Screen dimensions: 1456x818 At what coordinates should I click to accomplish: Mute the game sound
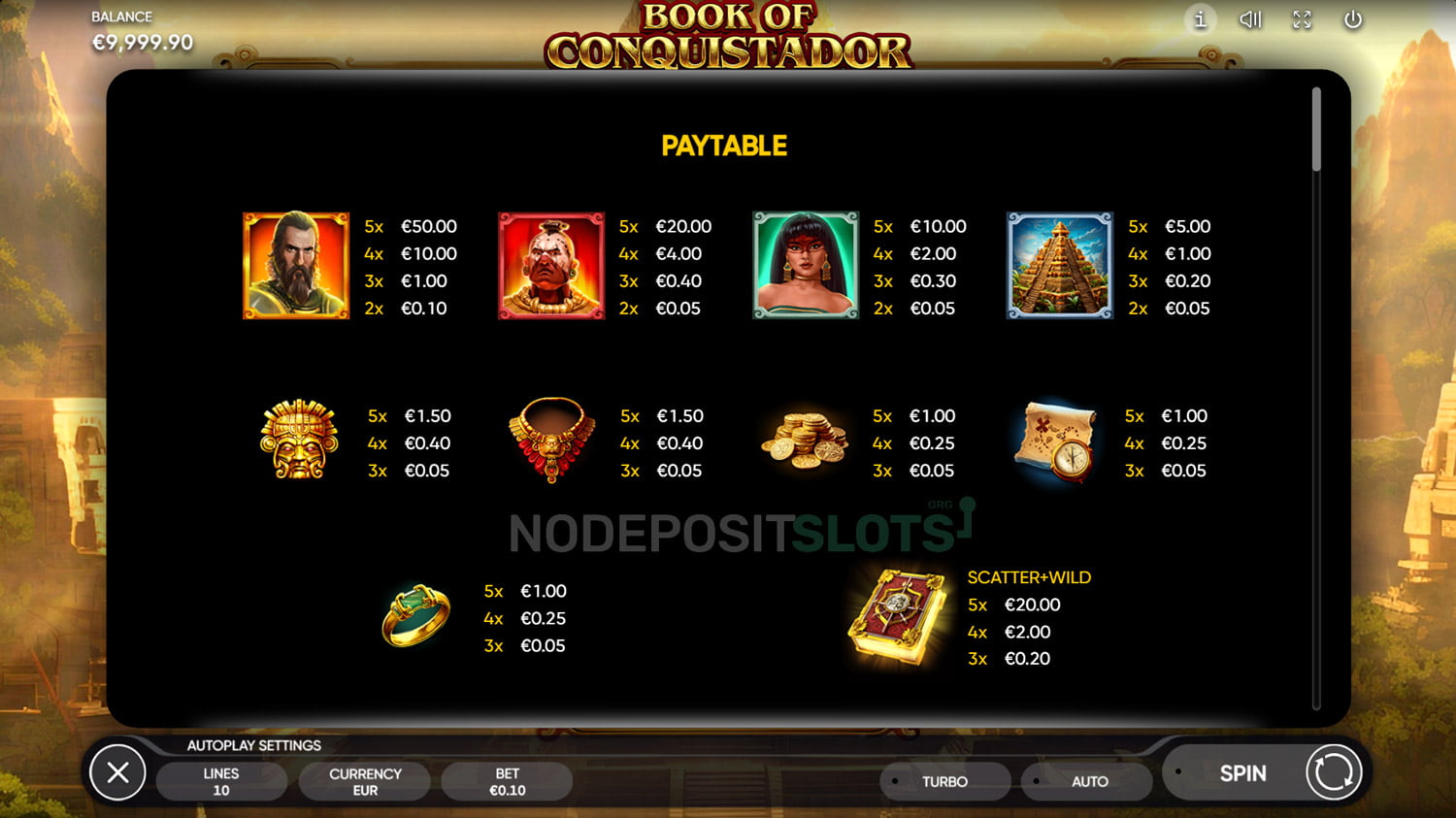tap(1250, 19)
